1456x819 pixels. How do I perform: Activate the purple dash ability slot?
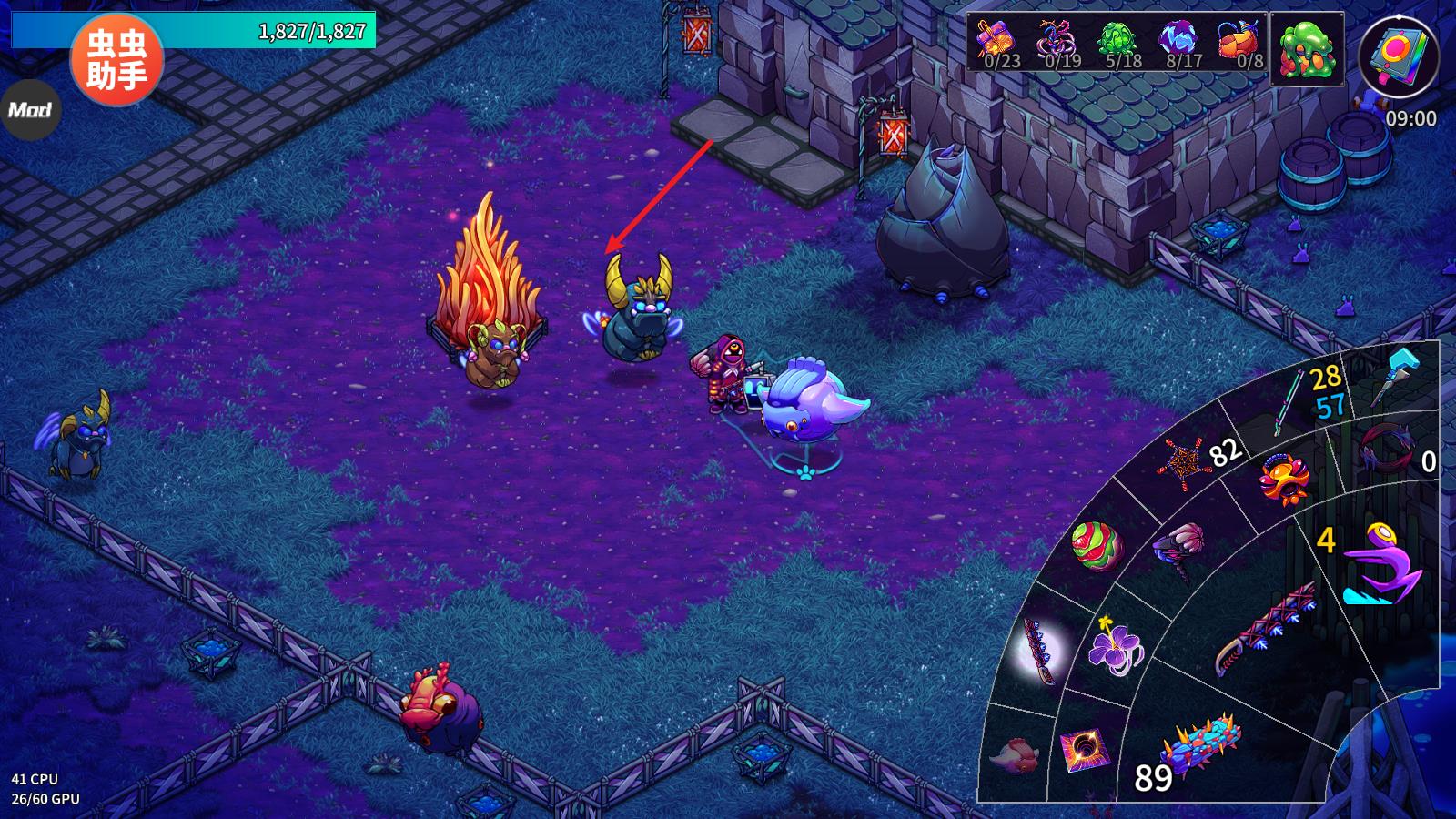tap(1381, 564)
